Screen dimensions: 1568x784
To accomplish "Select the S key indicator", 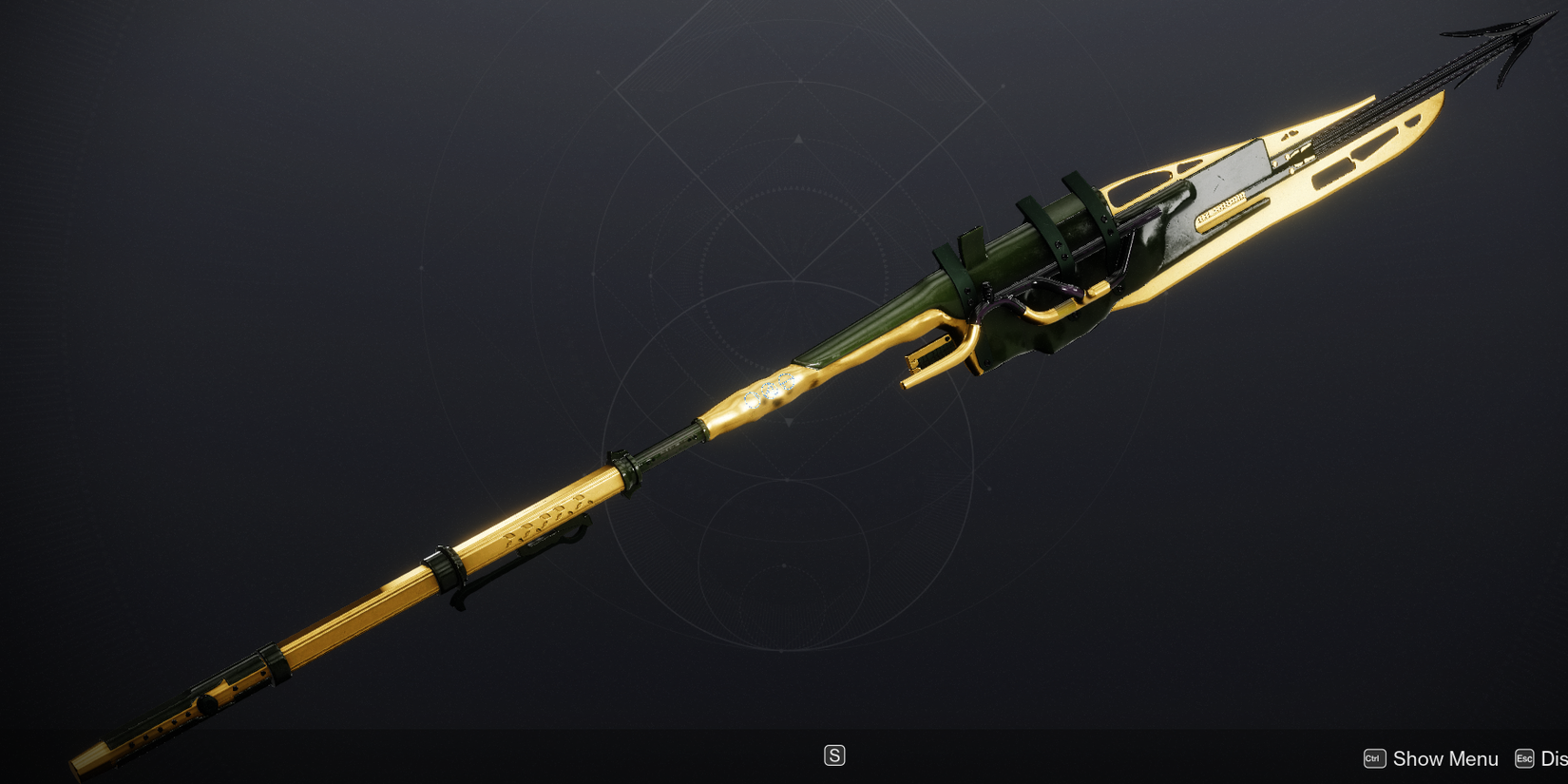I will tap(834, 755).
